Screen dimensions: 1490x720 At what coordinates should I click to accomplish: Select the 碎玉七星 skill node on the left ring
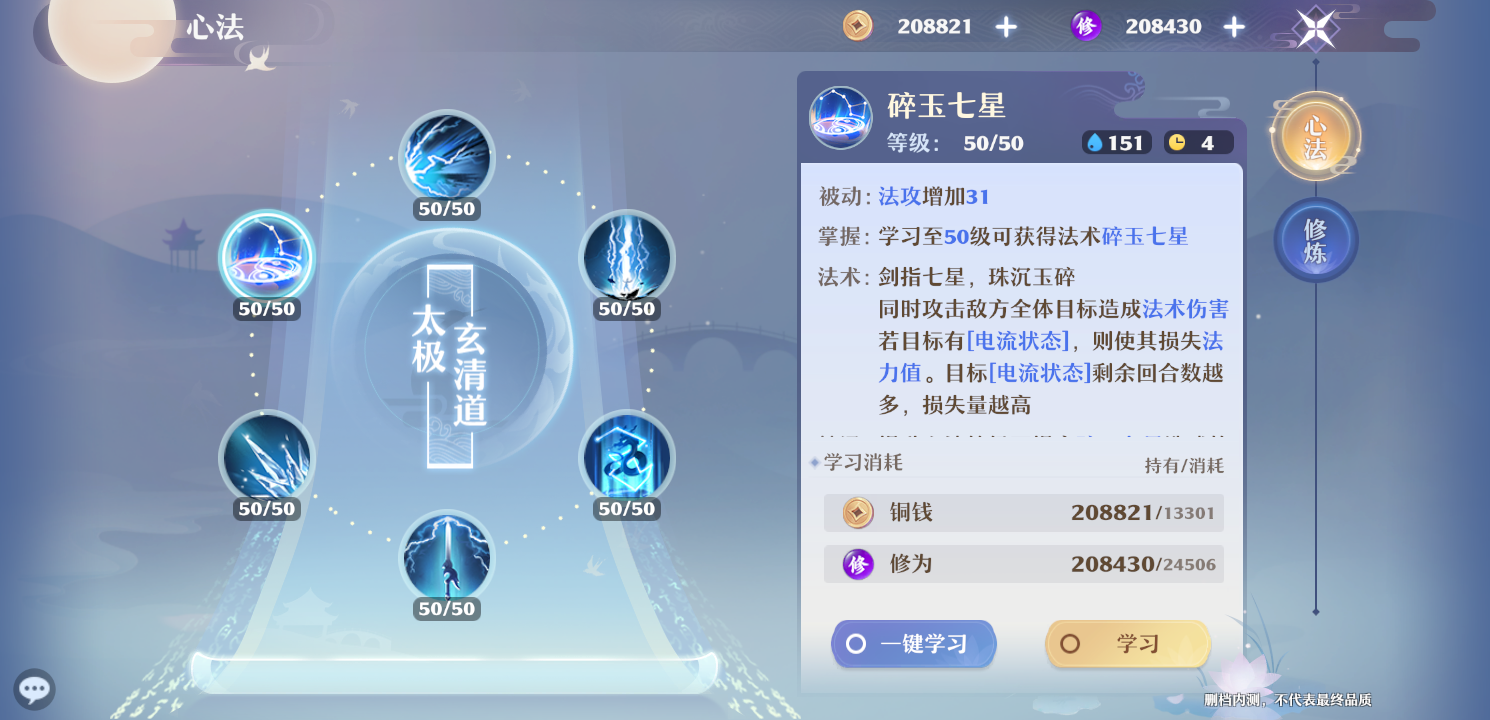(x=266, y=258)
